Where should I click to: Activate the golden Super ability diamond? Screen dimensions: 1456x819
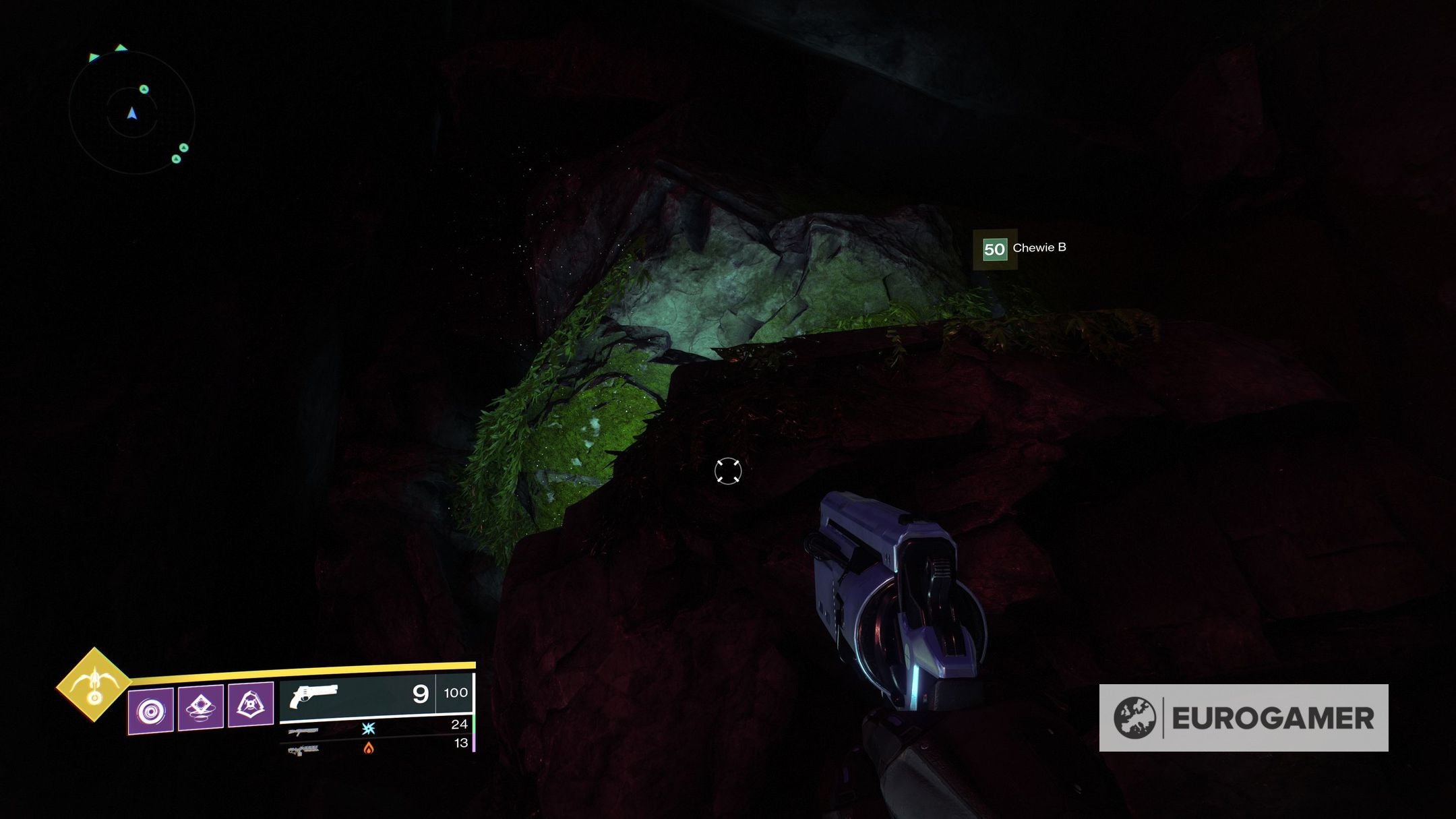(94, 685)
